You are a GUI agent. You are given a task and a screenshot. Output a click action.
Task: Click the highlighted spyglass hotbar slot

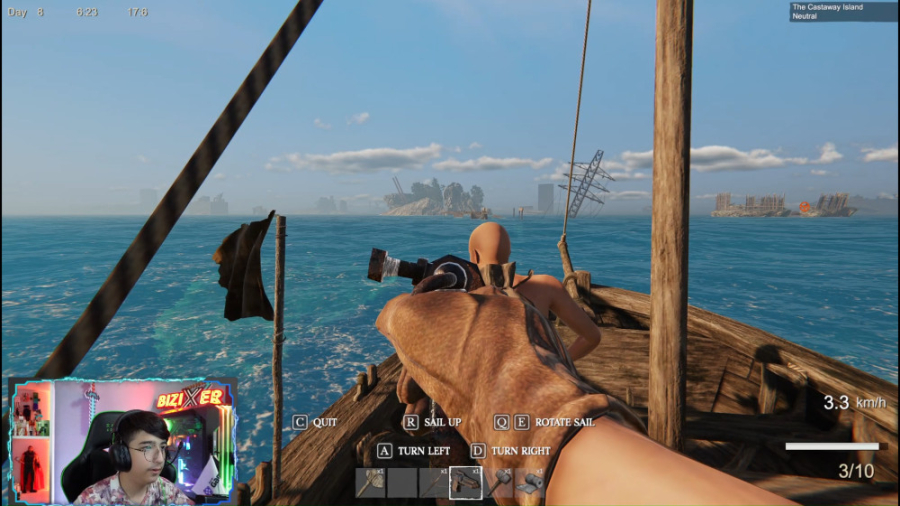pos(466,483)
